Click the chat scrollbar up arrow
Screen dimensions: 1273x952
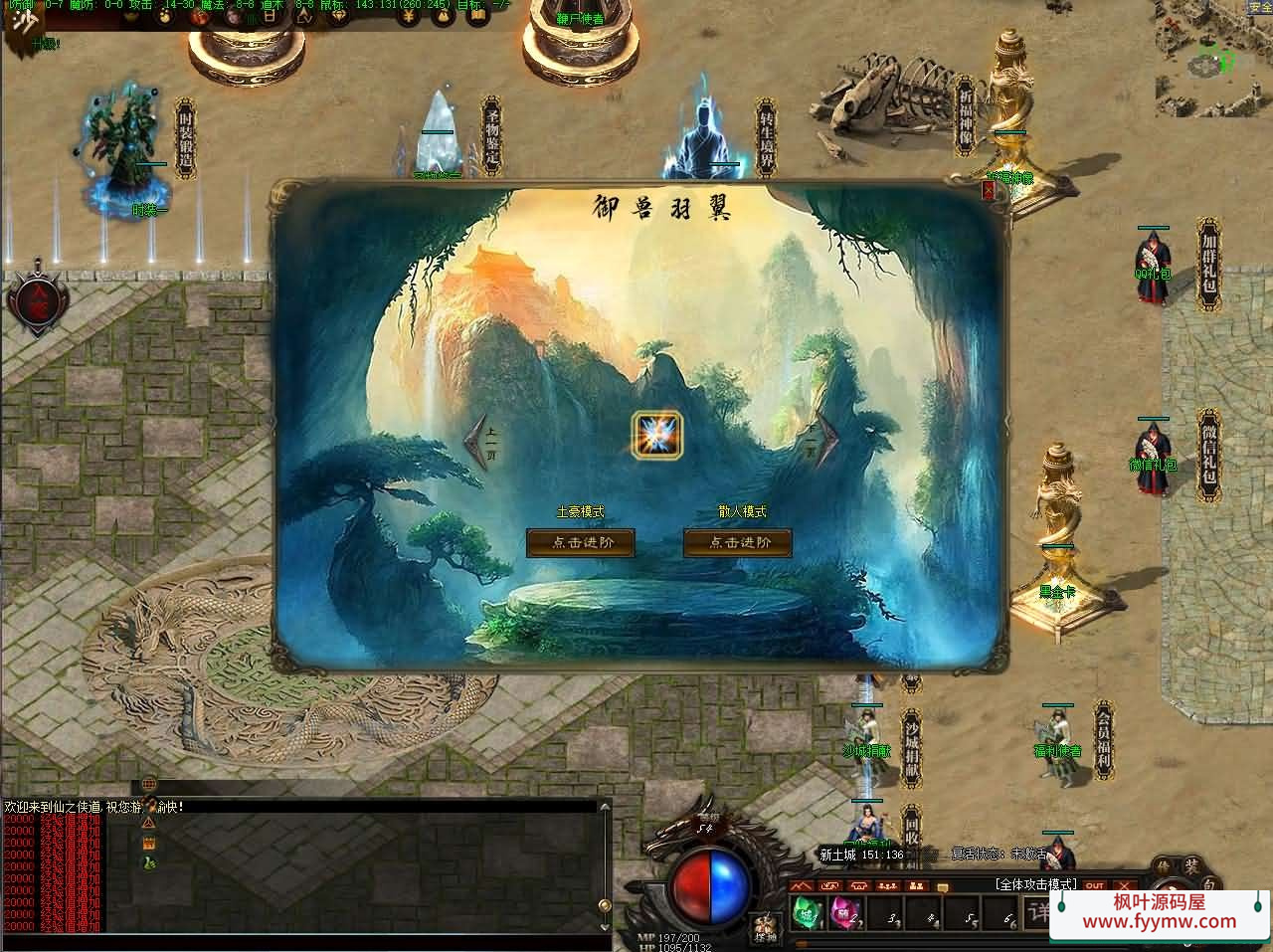[x=604, y=808]
